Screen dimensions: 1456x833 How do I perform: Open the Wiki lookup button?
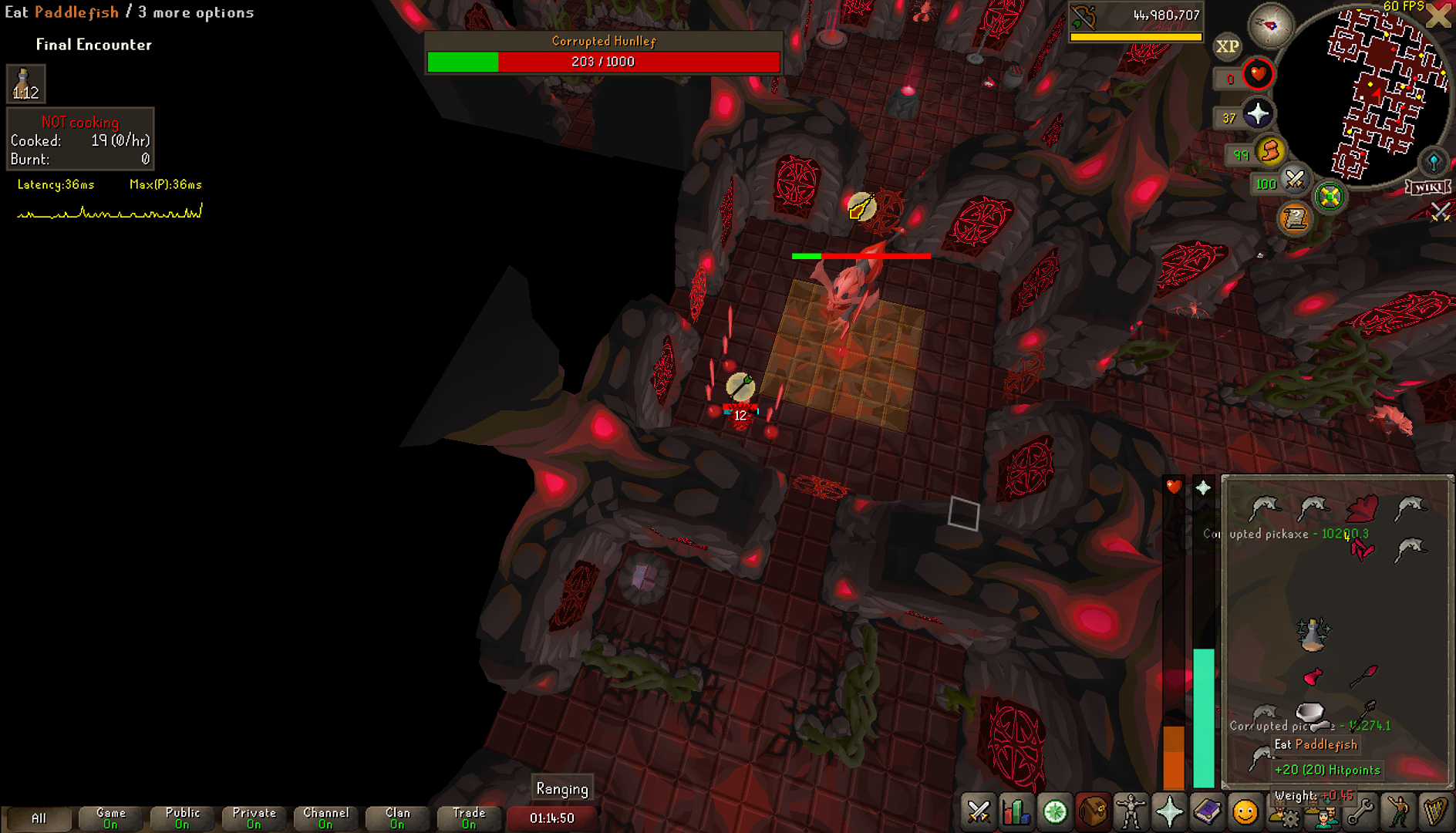click(x=1428, y=187)
